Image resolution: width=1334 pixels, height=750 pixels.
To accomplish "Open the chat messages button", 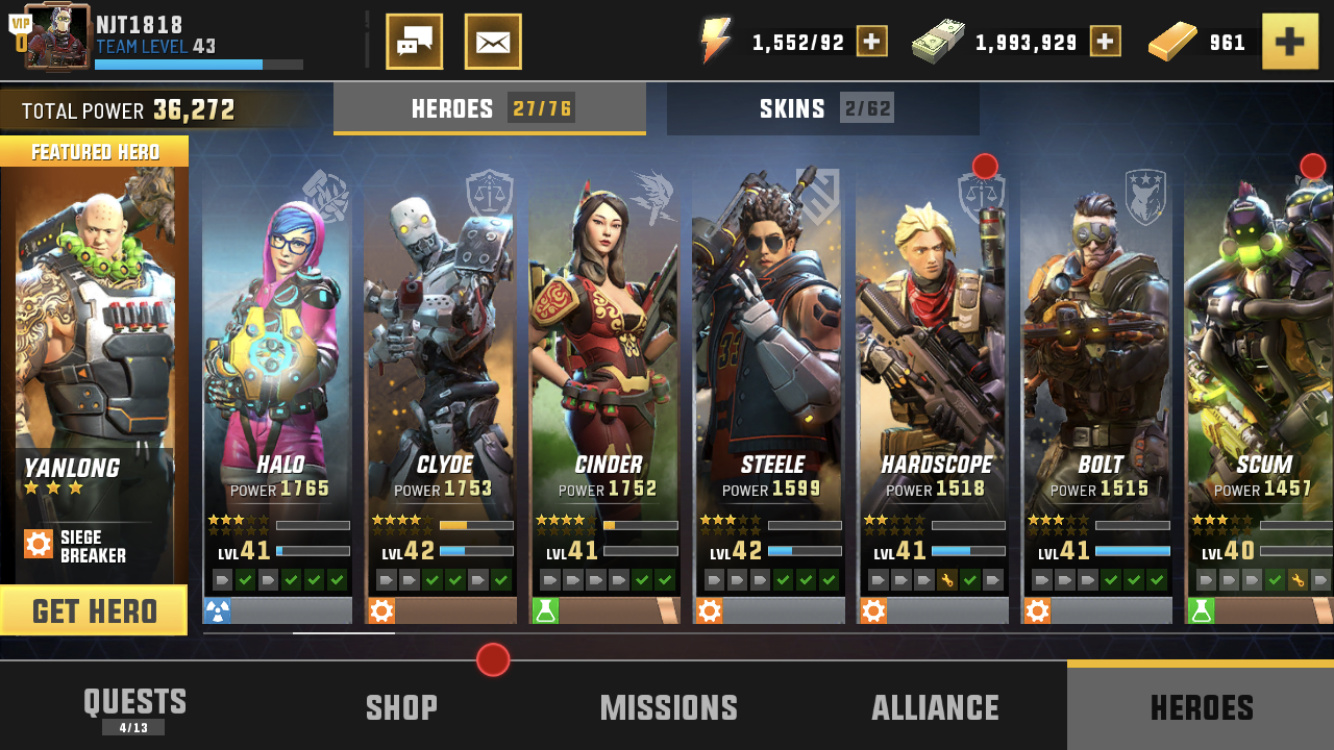I will coord(414,42).
